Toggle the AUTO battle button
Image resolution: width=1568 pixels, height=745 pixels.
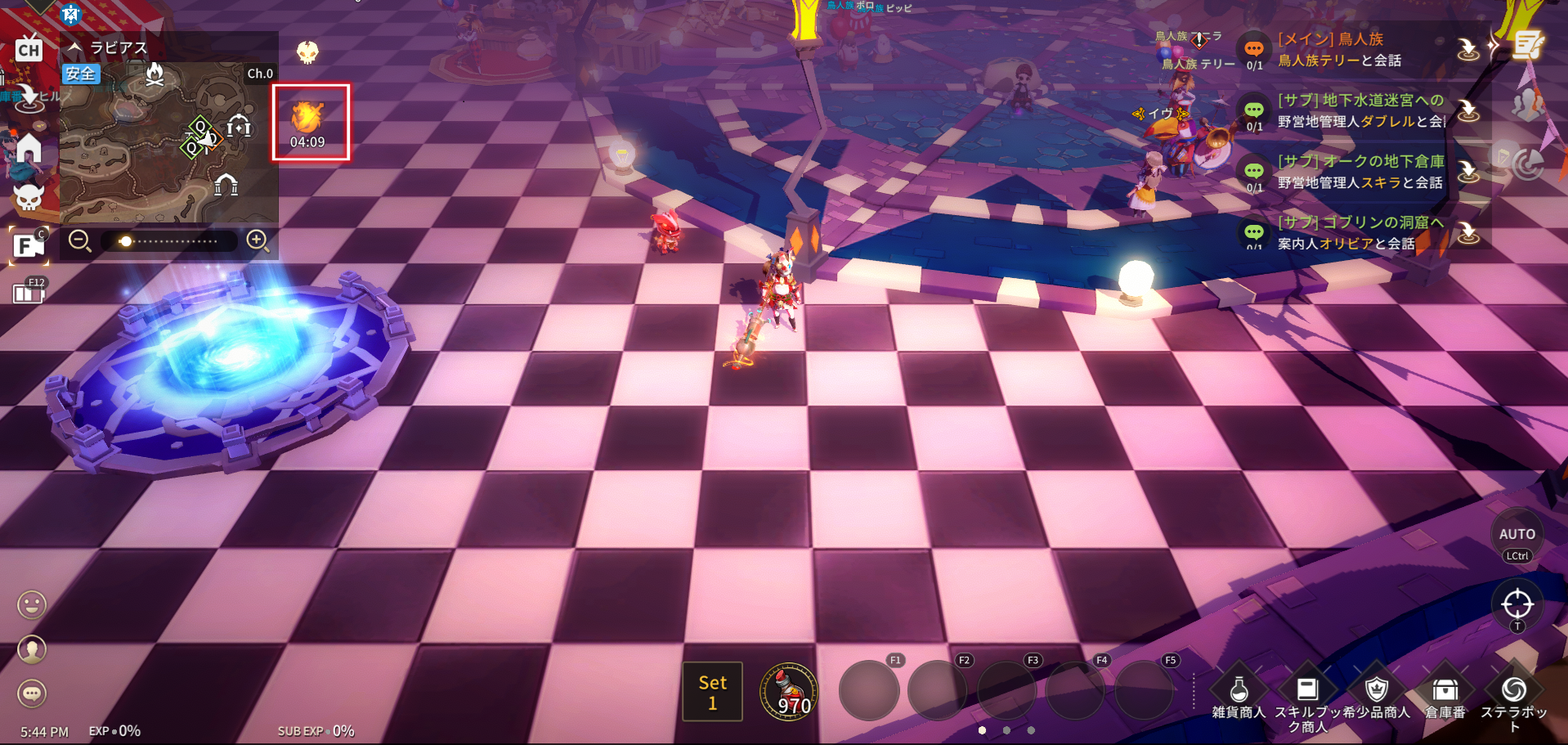pyautogui.click(x=1516, y=534)
